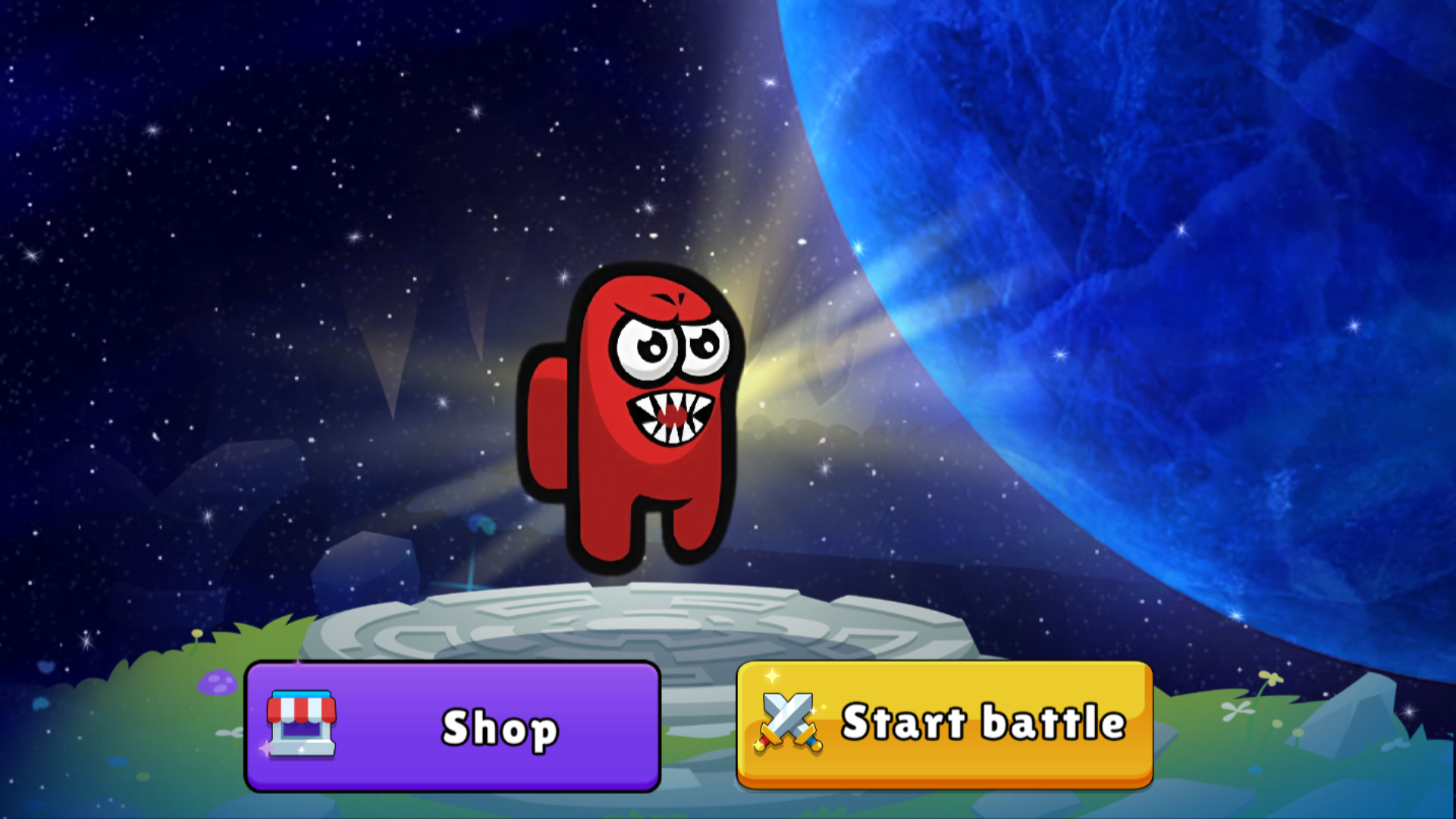Image resolution: width=1456 pixels, height=819 pixels.
Task: Click the red awning on the shop icon
Action: 302,709
